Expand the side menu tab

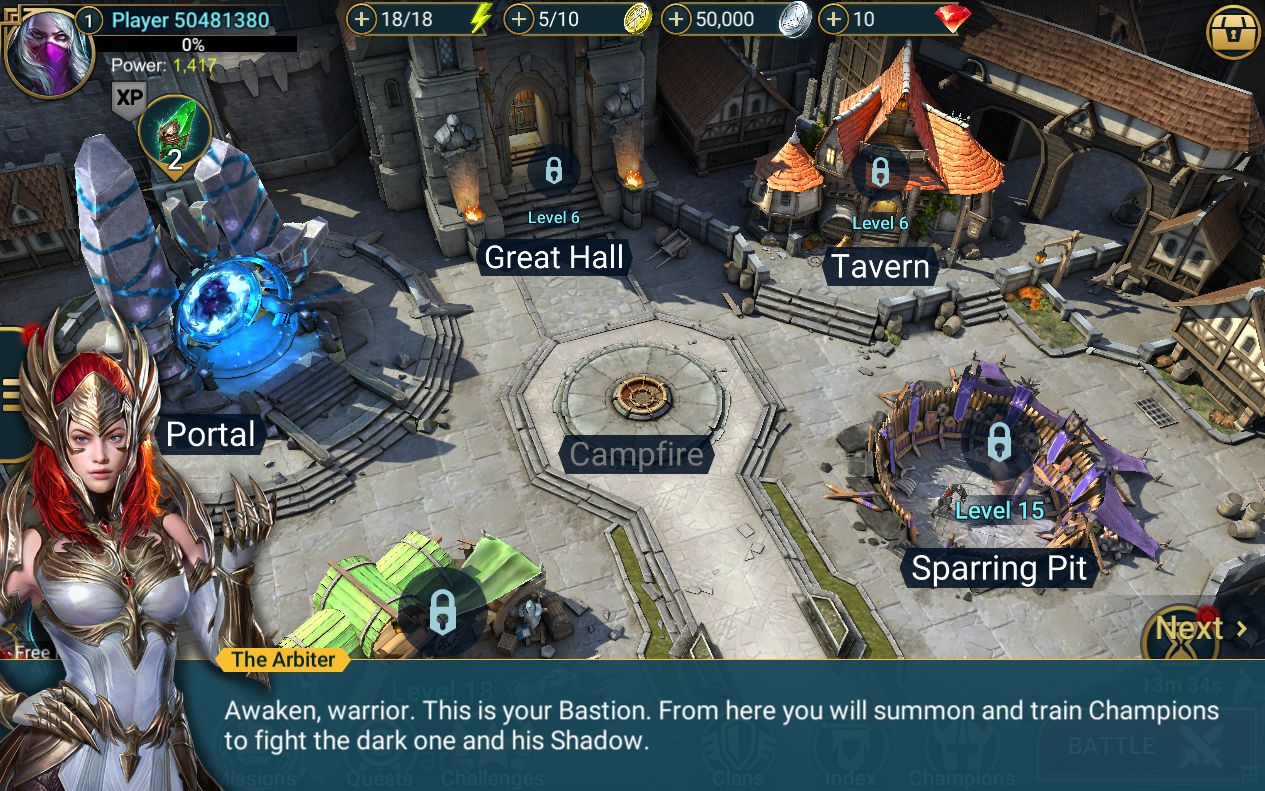coord(12,395)
